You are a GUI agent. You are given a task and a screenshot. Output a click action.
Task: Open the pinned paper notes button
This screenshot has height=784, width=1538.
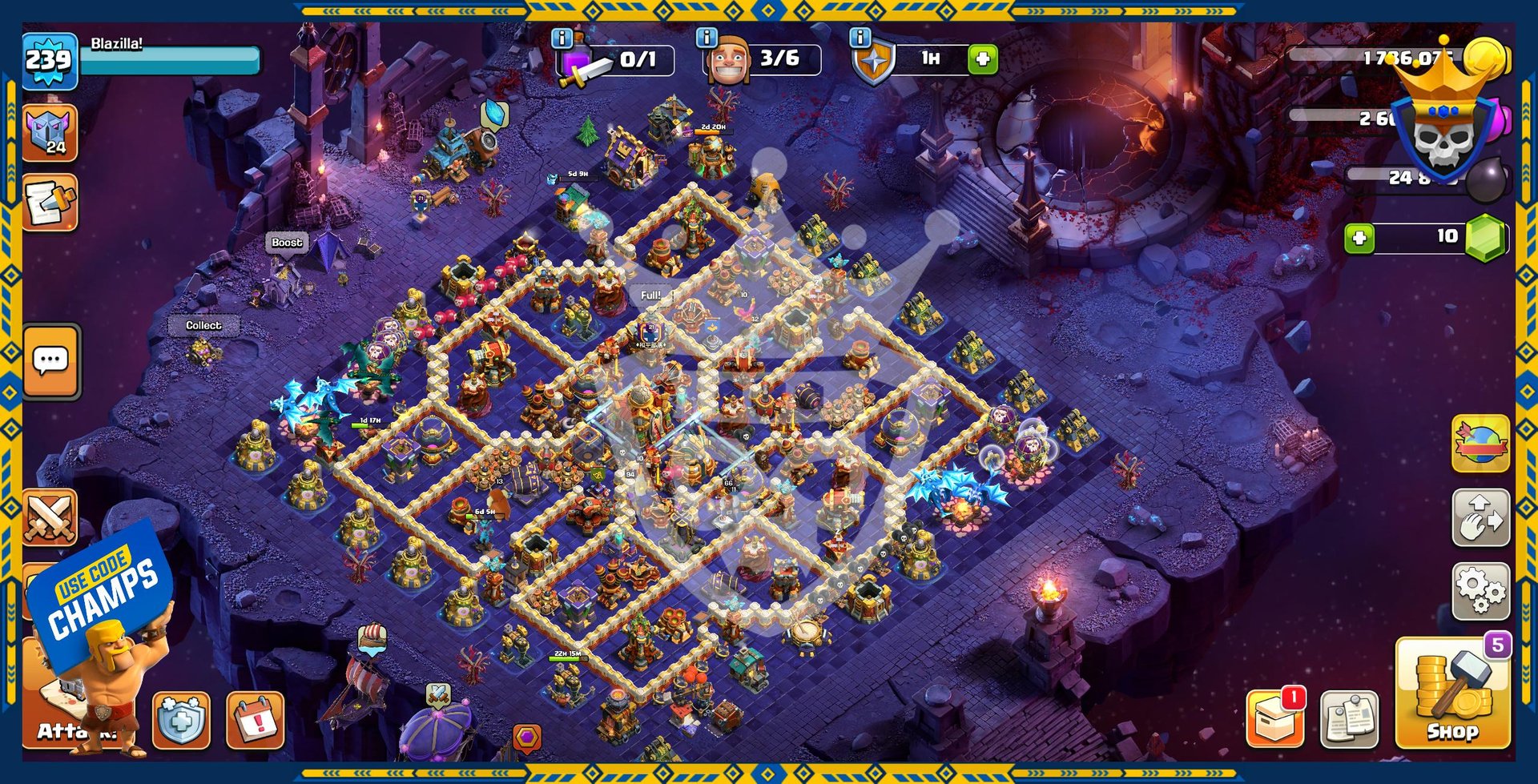tap(1349, 718)
